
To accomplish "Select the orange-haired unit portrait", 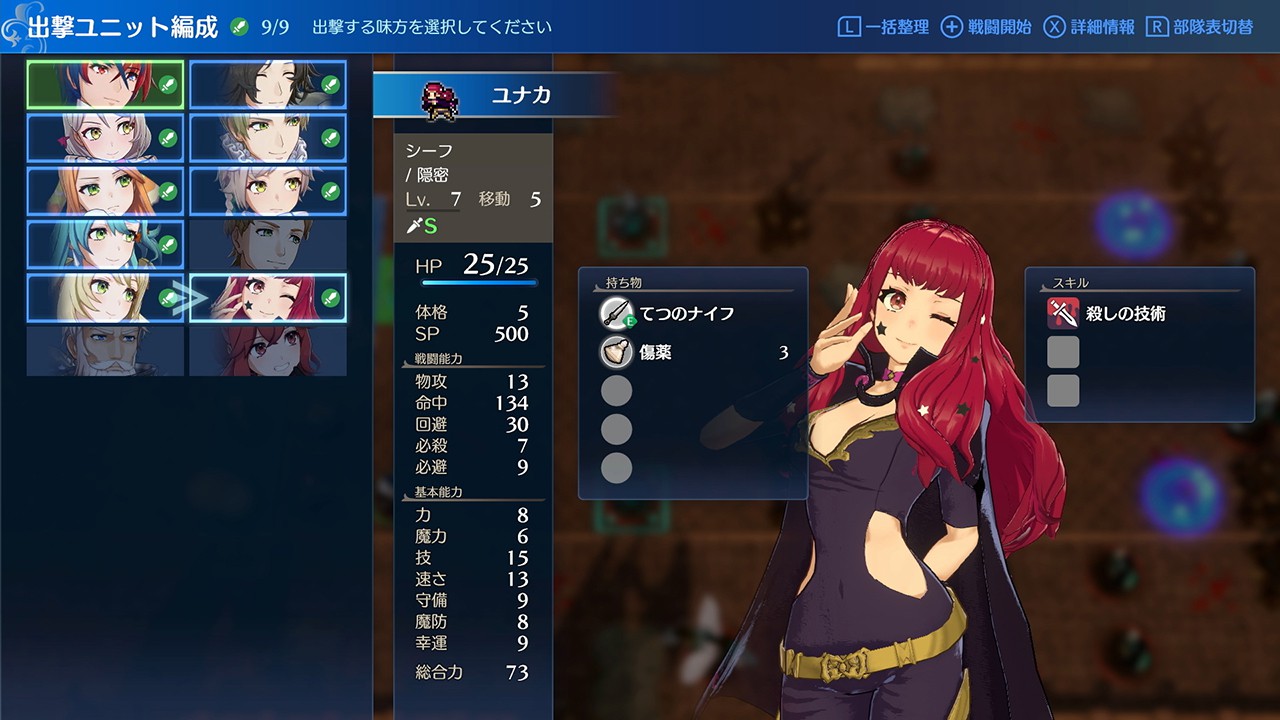I will (x=105, y=191).
